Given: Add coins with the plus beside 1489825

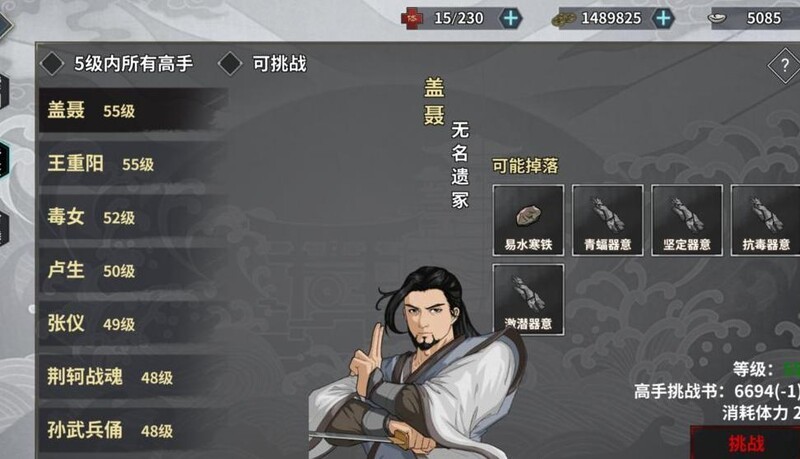Looking at the screenshot, I should [x=663, y=18].
